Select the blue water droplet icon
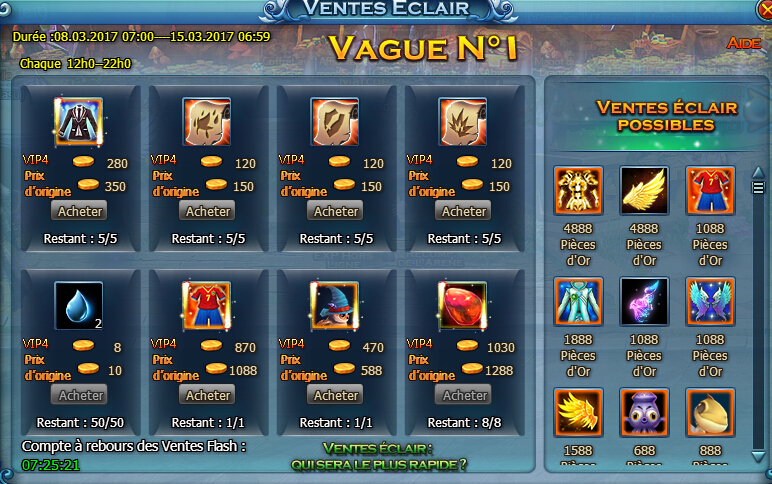 [x=79, y=306]
